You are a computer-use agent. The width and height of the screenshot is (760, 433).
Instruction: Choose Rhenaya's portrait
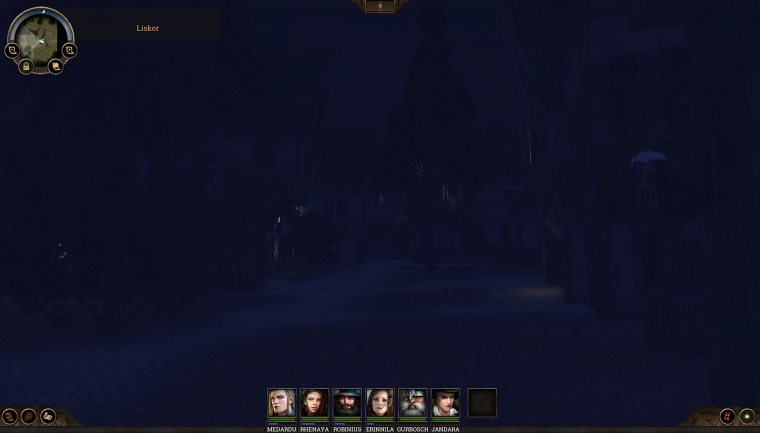click(x=315, y=403)
